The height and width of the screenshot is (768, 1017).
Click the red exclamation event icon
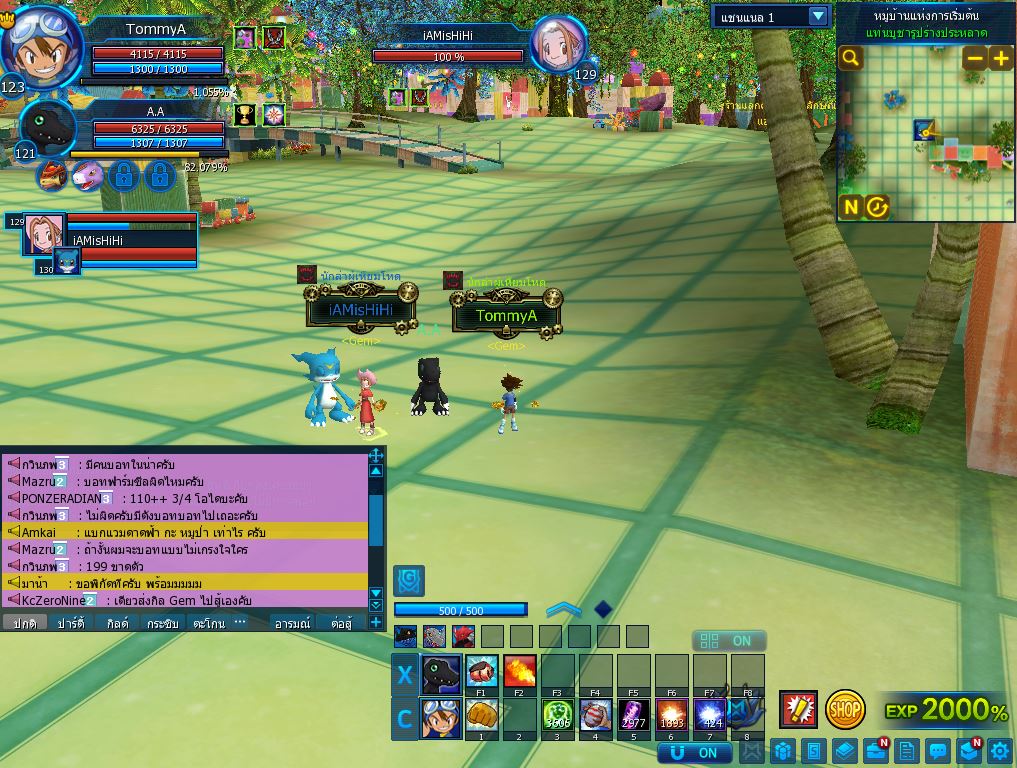[799, 709]
